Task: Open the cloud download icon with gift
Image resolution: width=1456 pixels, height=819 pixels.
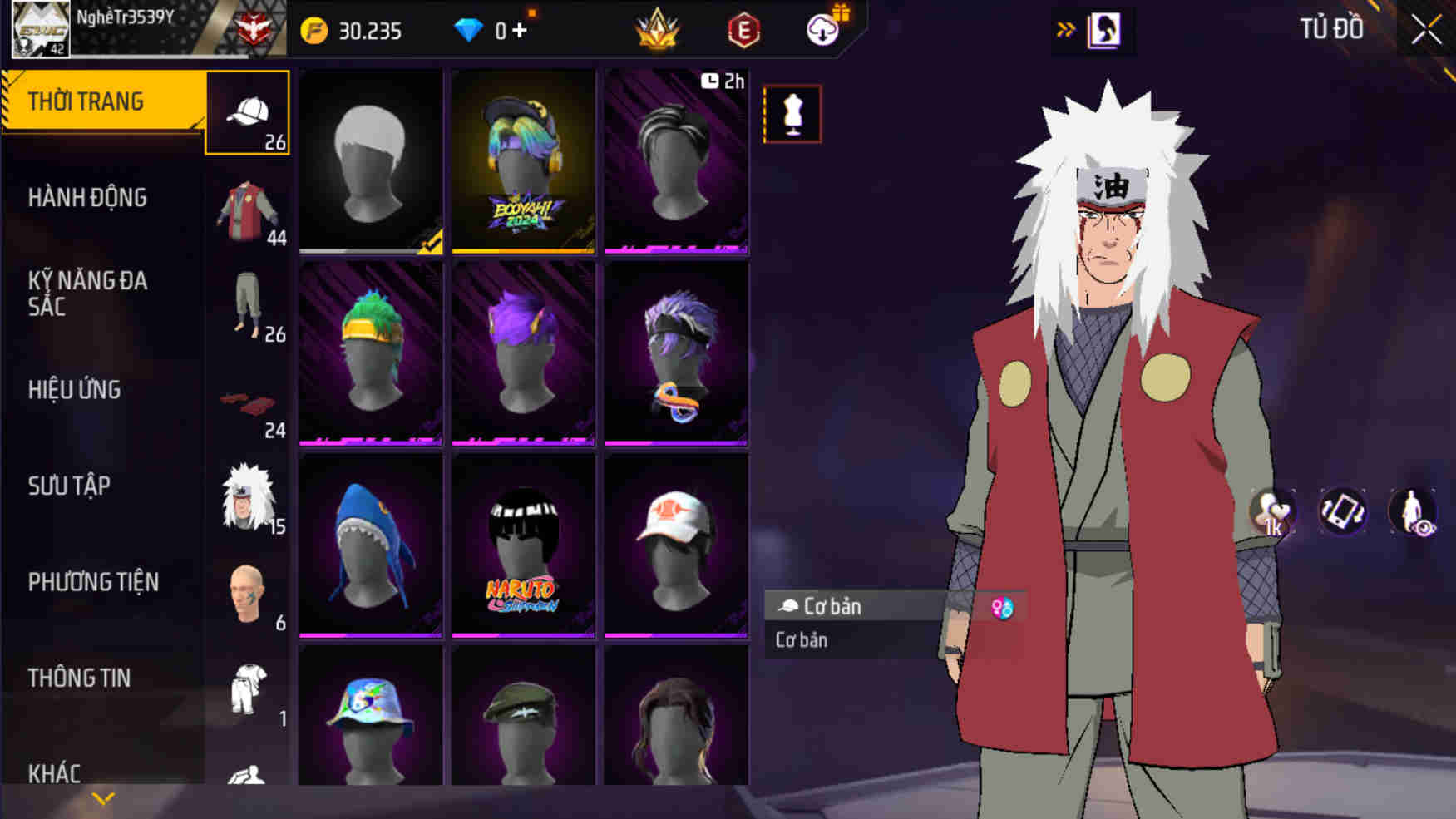Action: pos(823,30)
